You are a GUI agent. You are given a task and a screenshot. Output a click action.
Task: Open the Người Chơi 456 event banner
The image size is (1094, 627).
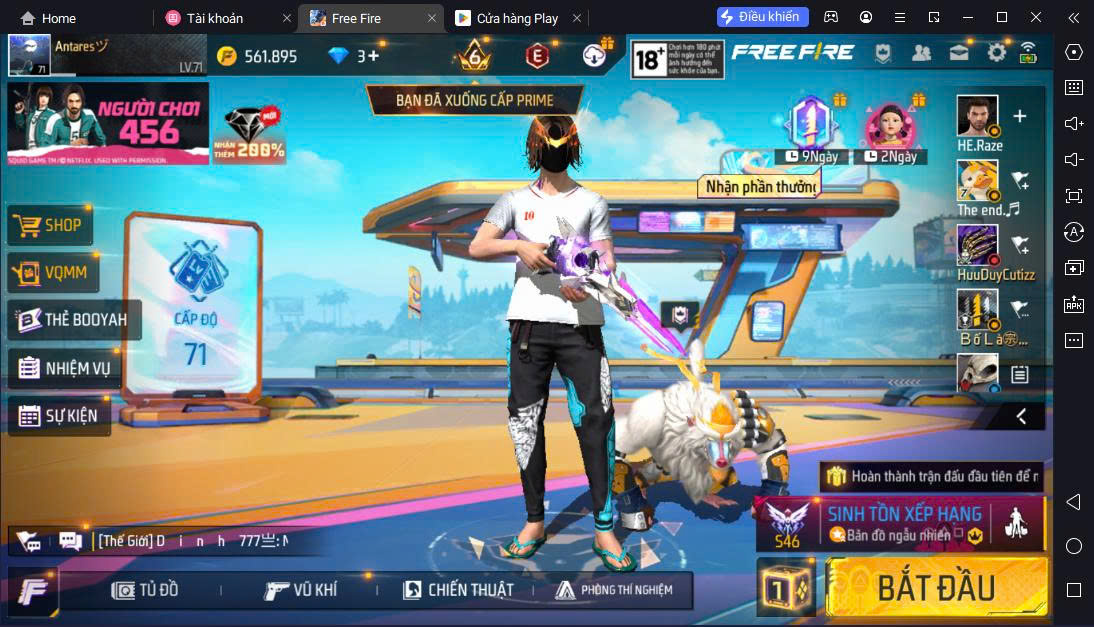108,123
